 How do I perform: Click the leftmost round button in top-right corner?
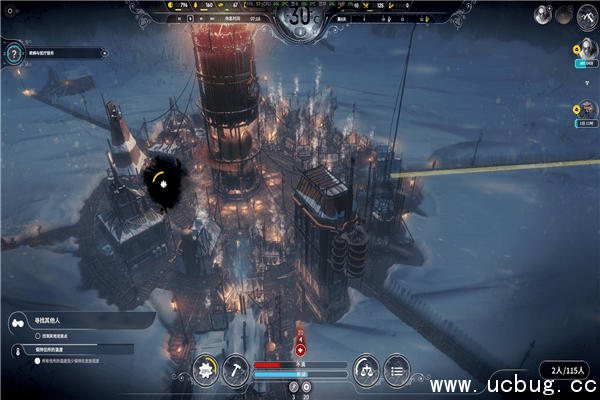[541, 15]
